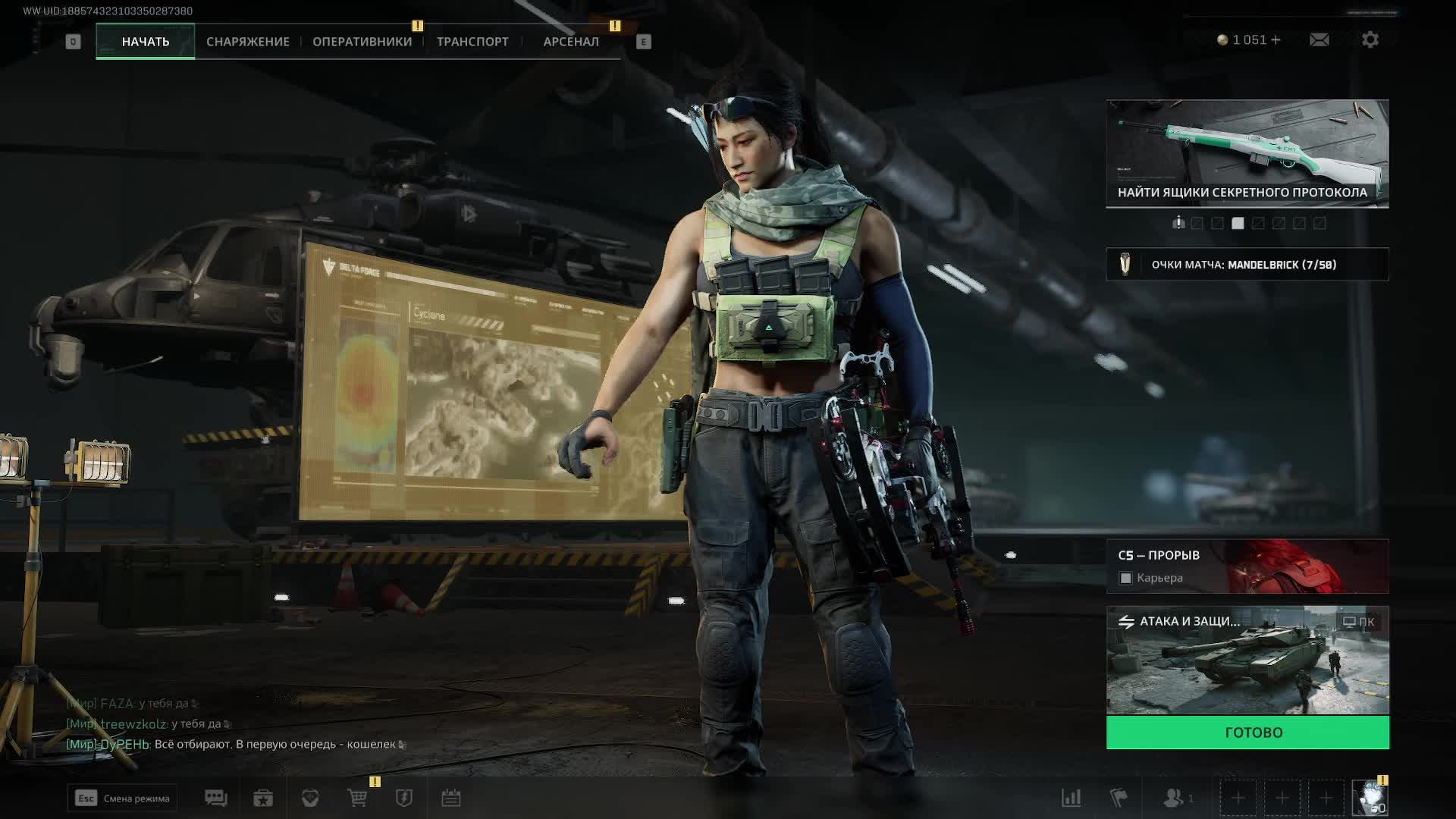Click the Смена режима button
Image resolution: width=1456 pixels, height=819 pixels.
pyautogui.click(x=122, y=798)
